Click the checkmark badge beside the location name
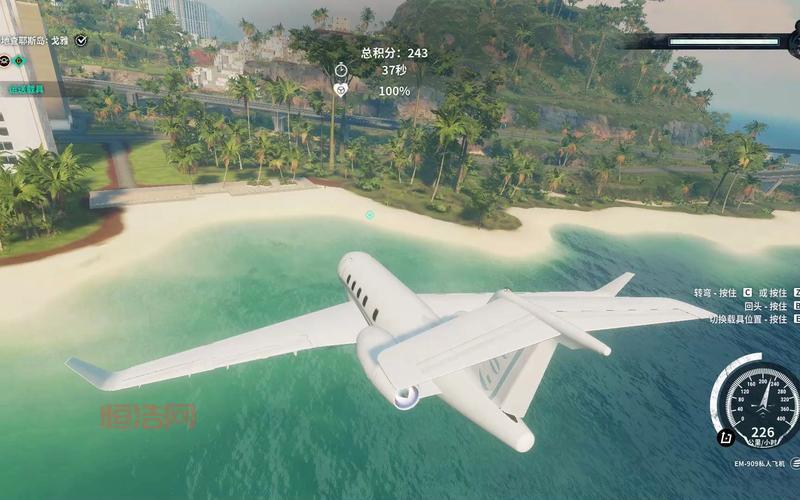Screen dimensions: 800x500 coord(81,40)
